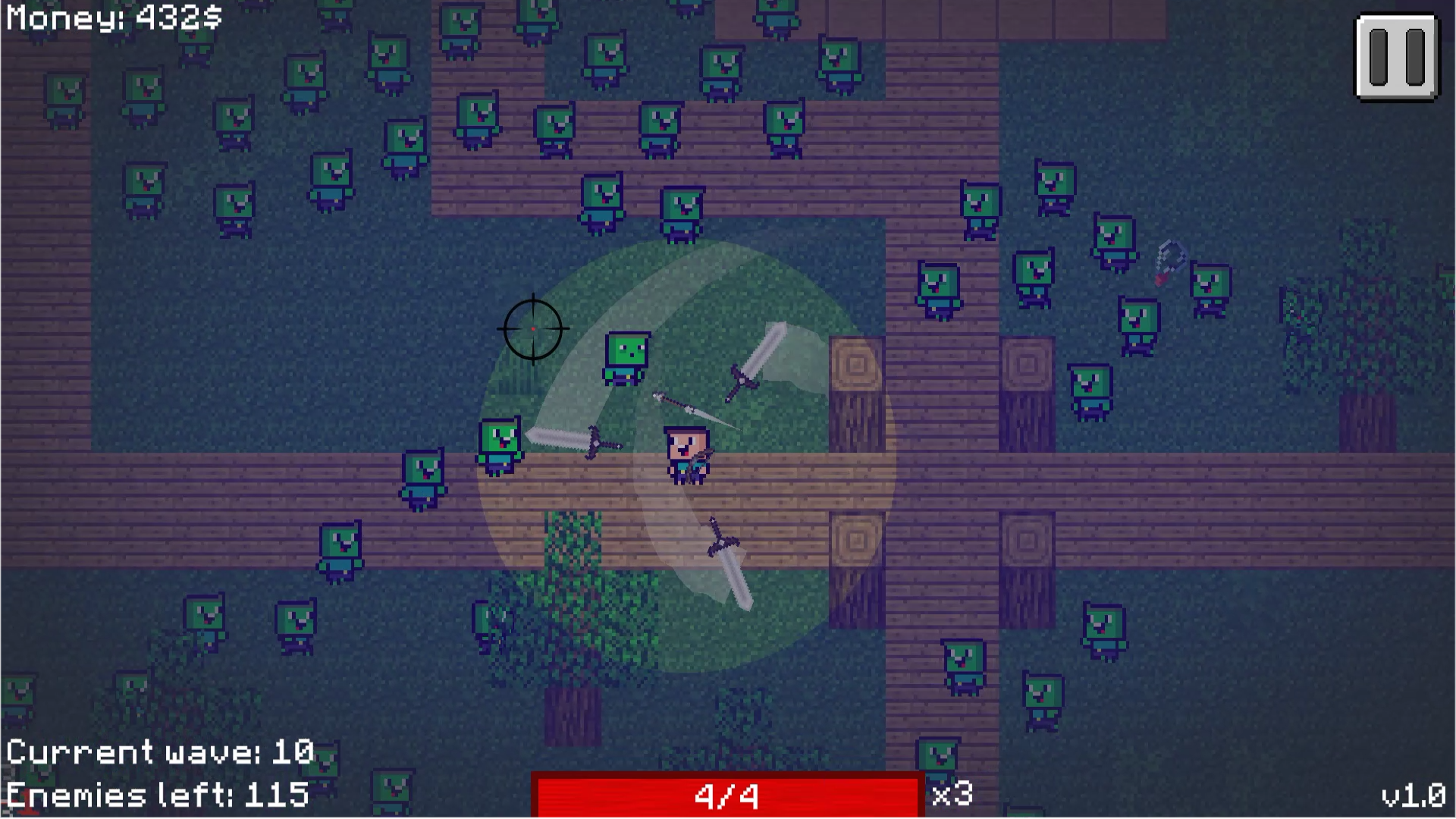Click the zombie inside the light circle

click(626, 358)
